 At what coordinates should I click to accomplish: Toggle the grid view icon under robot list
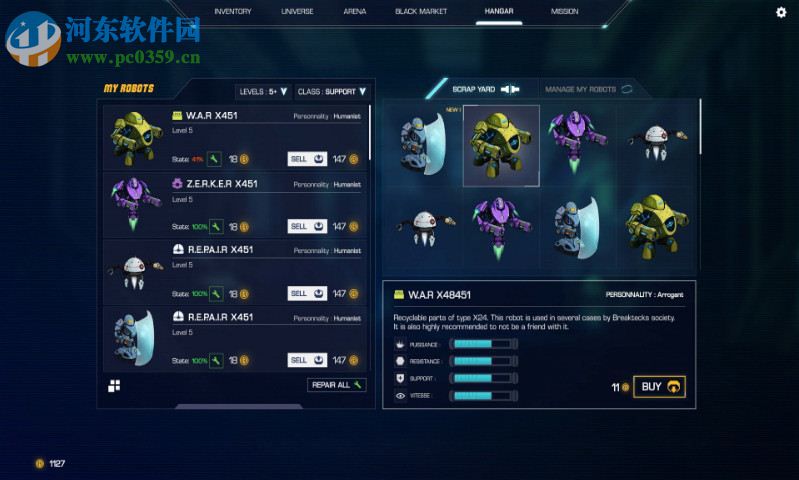pos(114,386)
